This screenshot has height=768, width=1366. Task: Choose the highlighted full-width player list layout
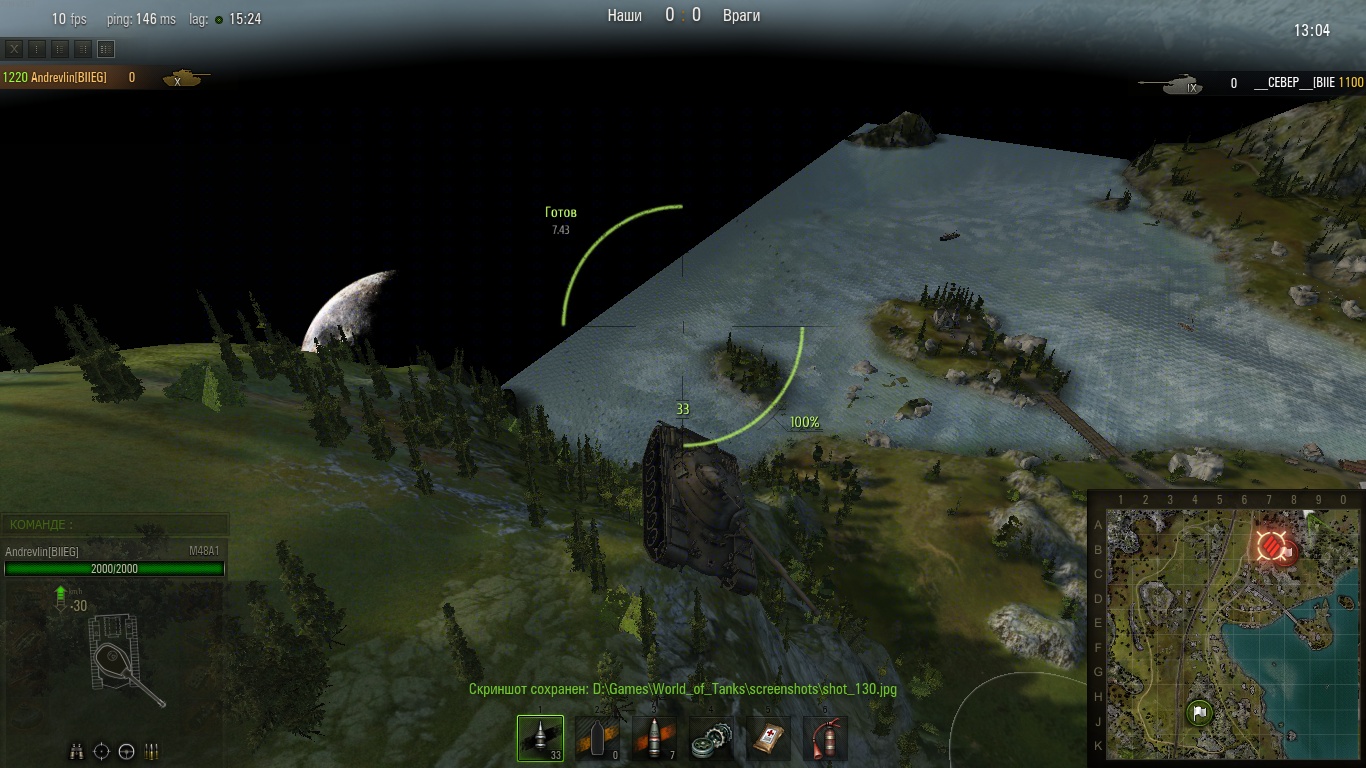click(x=106, y=48)
